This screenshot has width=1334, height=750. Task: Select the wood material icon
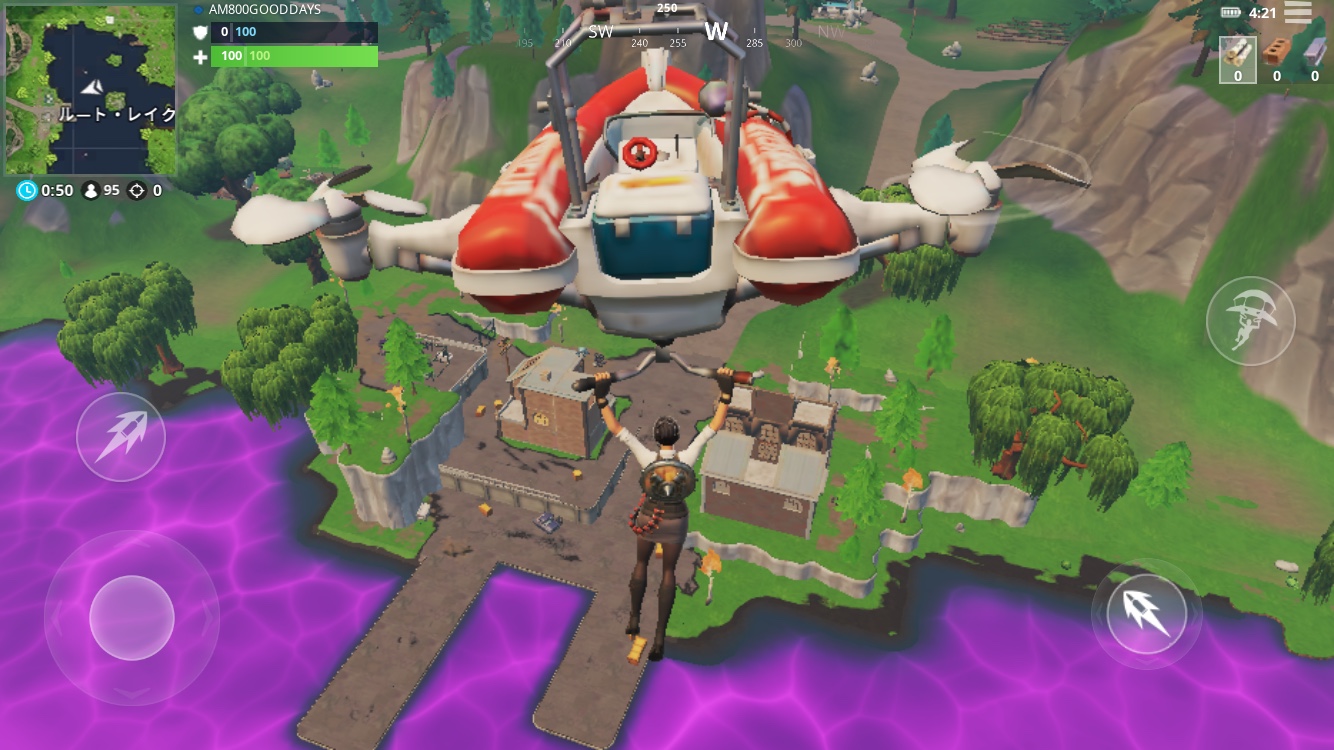[1238, 50]
